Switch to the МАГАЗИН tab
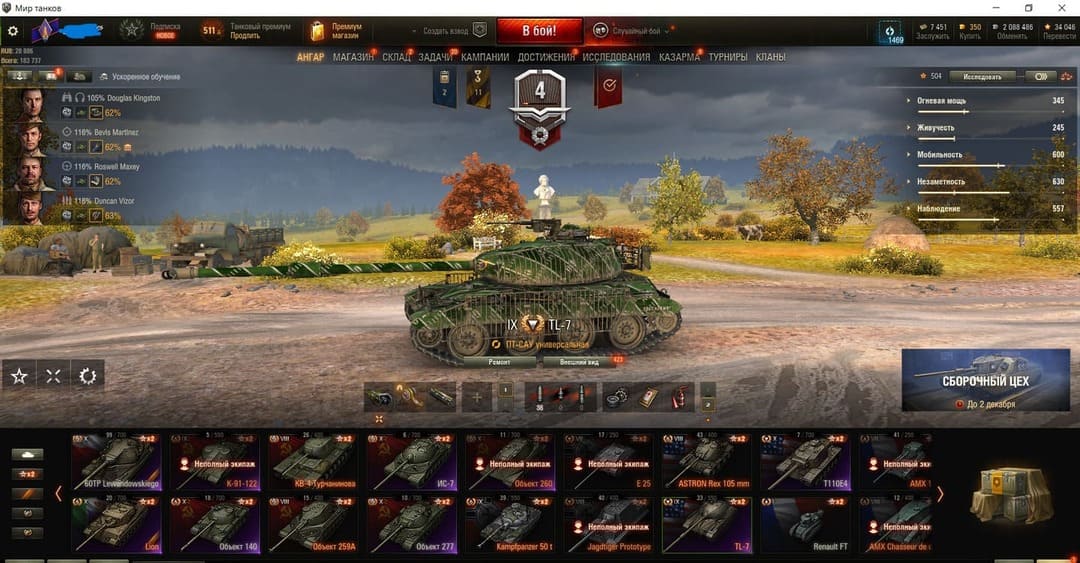Screen dimensions: 1080x563 [353, 57]
